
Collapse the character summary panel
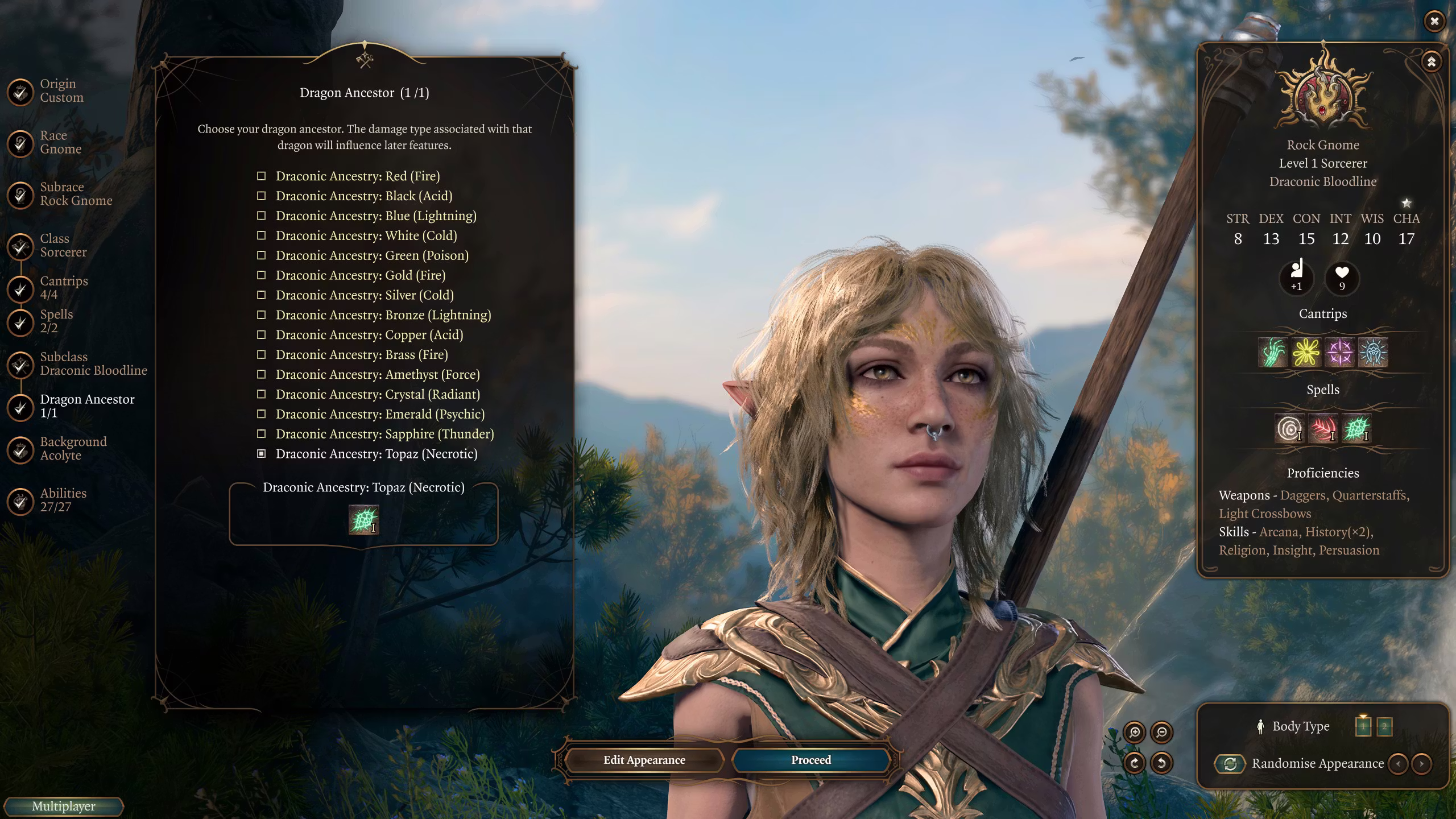click(x=1432, y=61)
